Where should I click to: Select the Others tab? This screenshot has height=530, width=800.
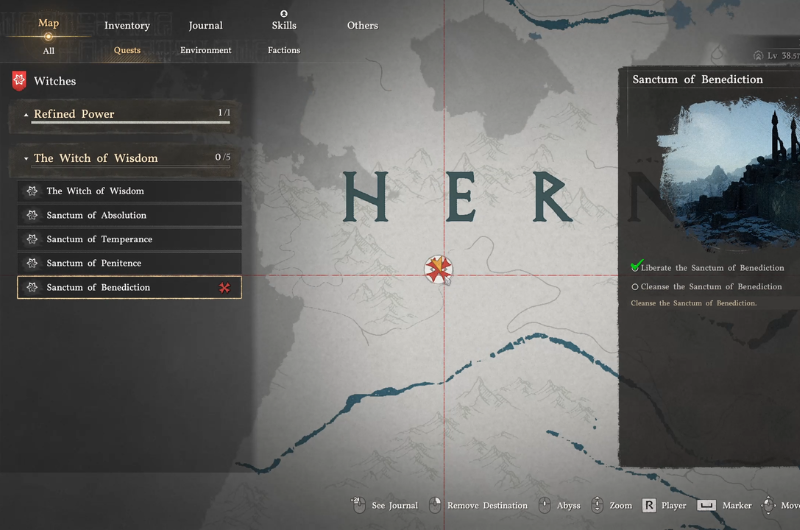click(362, 25)
